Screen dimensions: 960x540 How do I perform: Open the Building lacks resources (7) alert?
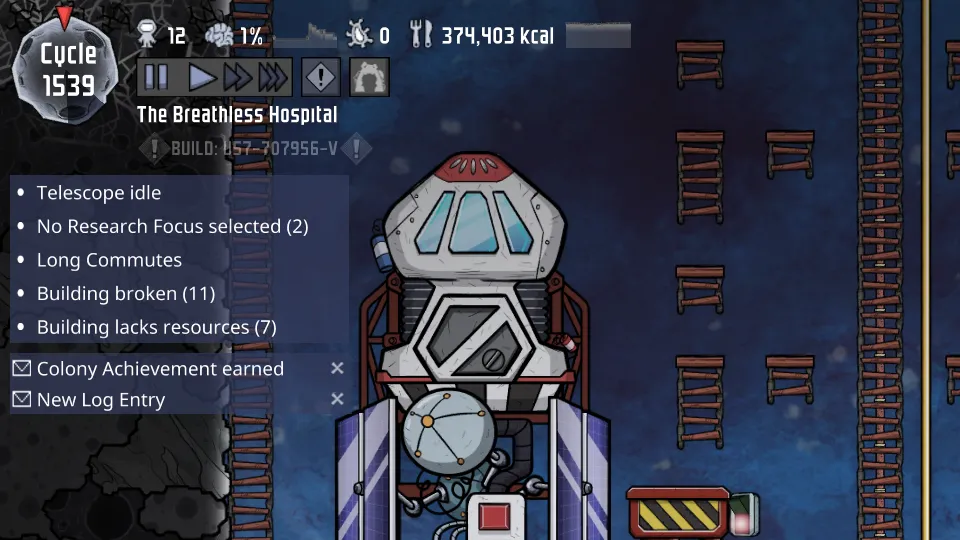156,327
